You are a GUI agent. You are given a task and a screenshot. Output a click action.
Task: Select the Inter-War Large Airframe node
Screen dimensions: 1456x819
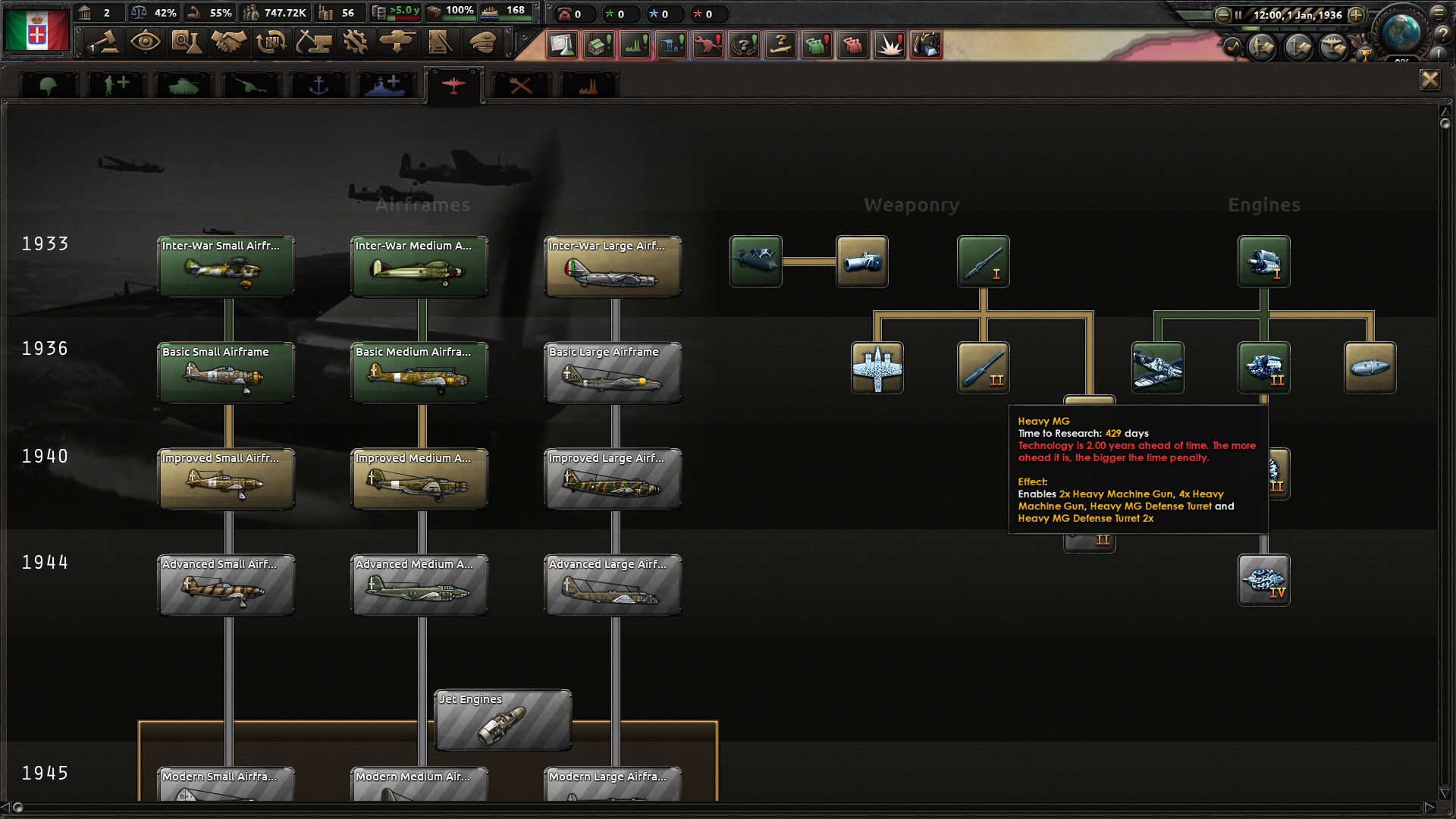pyautogui.click(x=613, y=266)
